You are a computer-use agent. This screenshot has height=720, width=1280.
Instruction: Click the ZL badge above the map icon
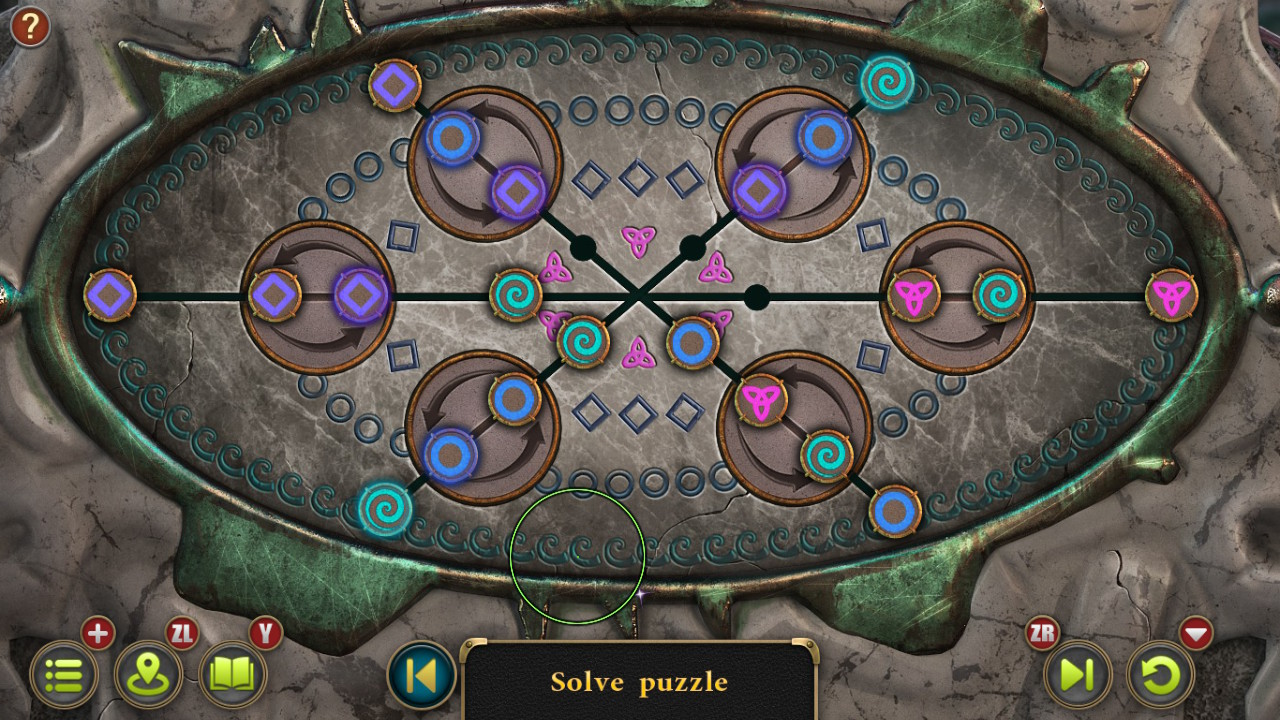[x=180, y=632]
